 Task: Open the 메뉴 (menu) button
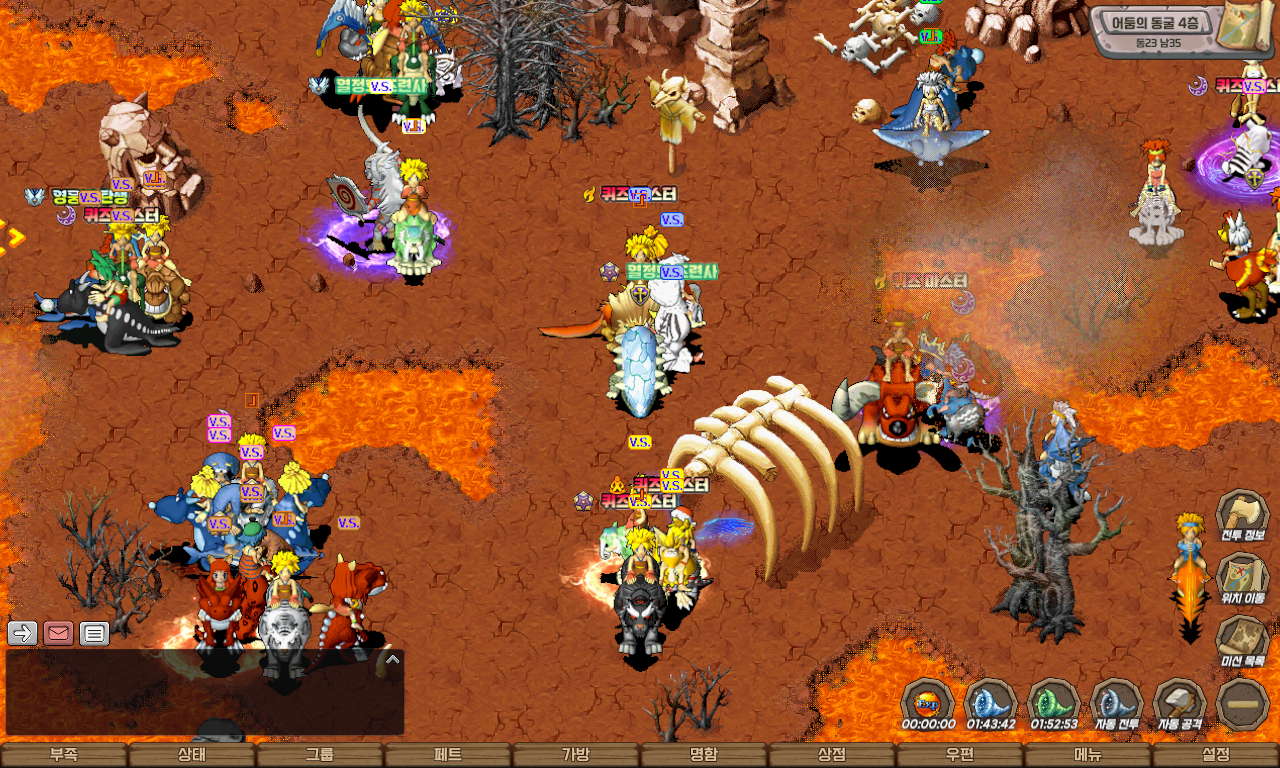[x=1088, y=755]
